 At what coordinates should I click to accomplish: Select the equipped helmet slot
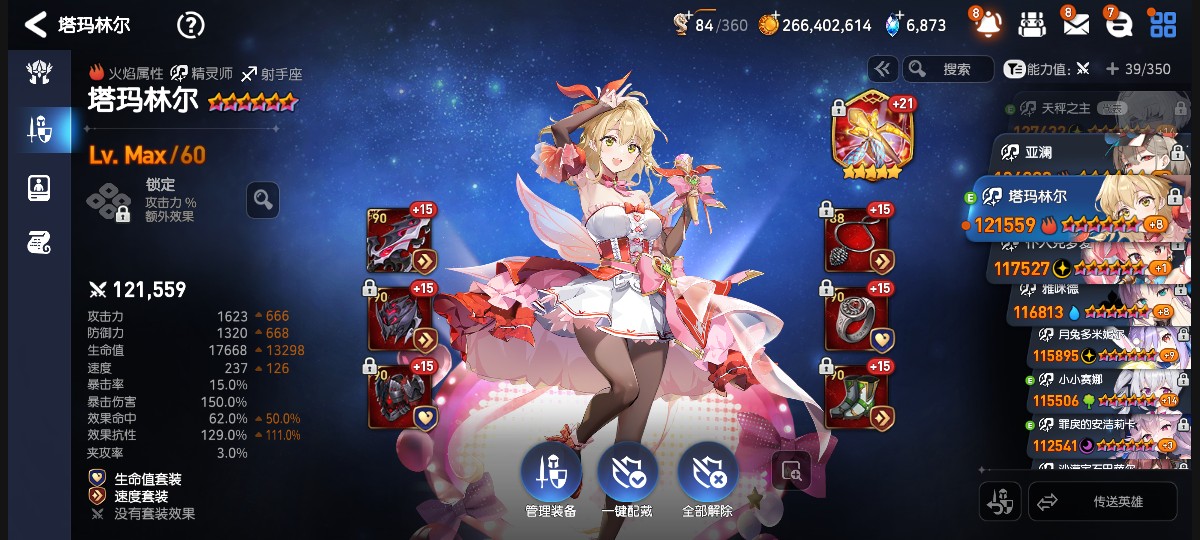pos(400,317)
